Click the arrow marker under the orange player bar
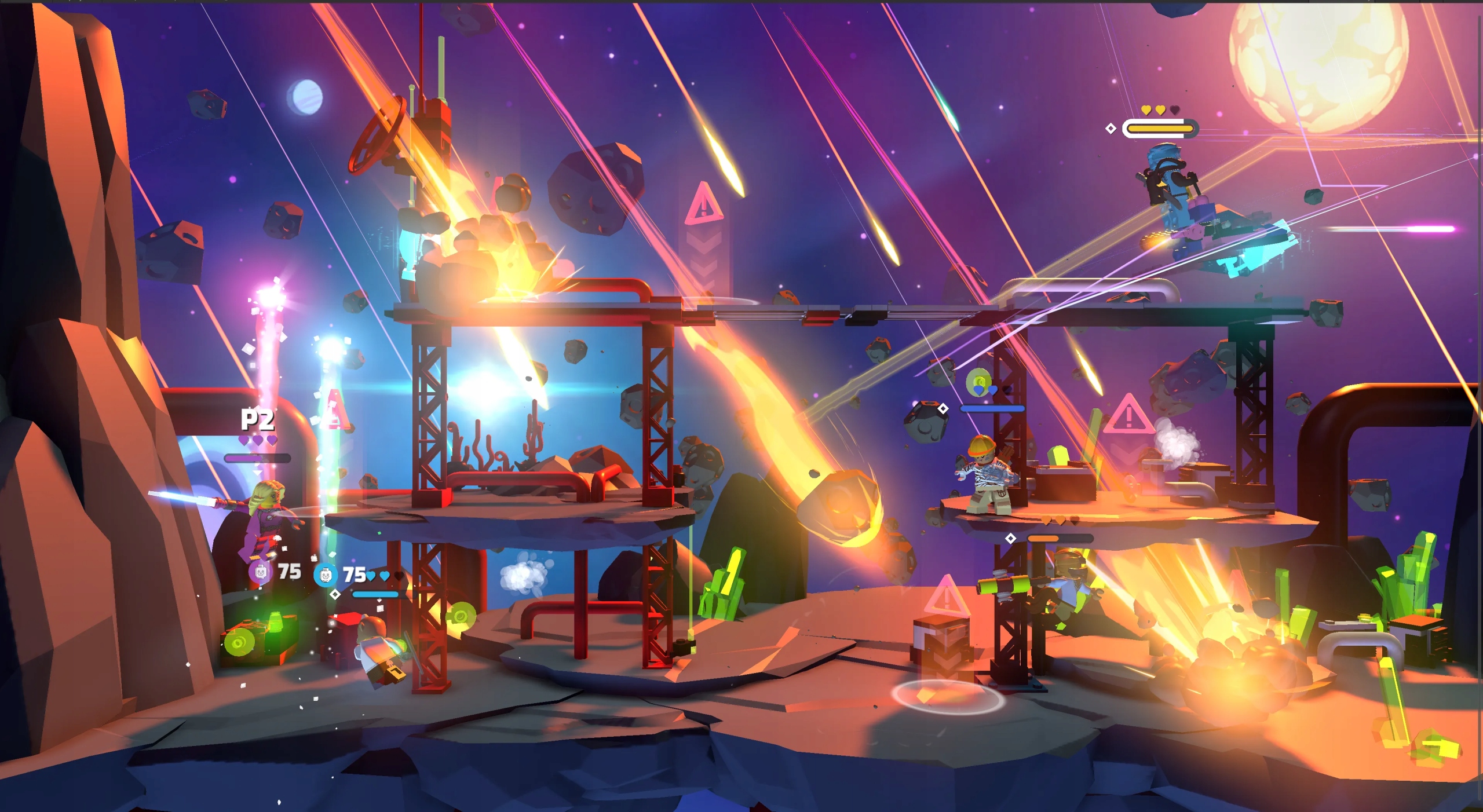 click(x=1011, y=538)
